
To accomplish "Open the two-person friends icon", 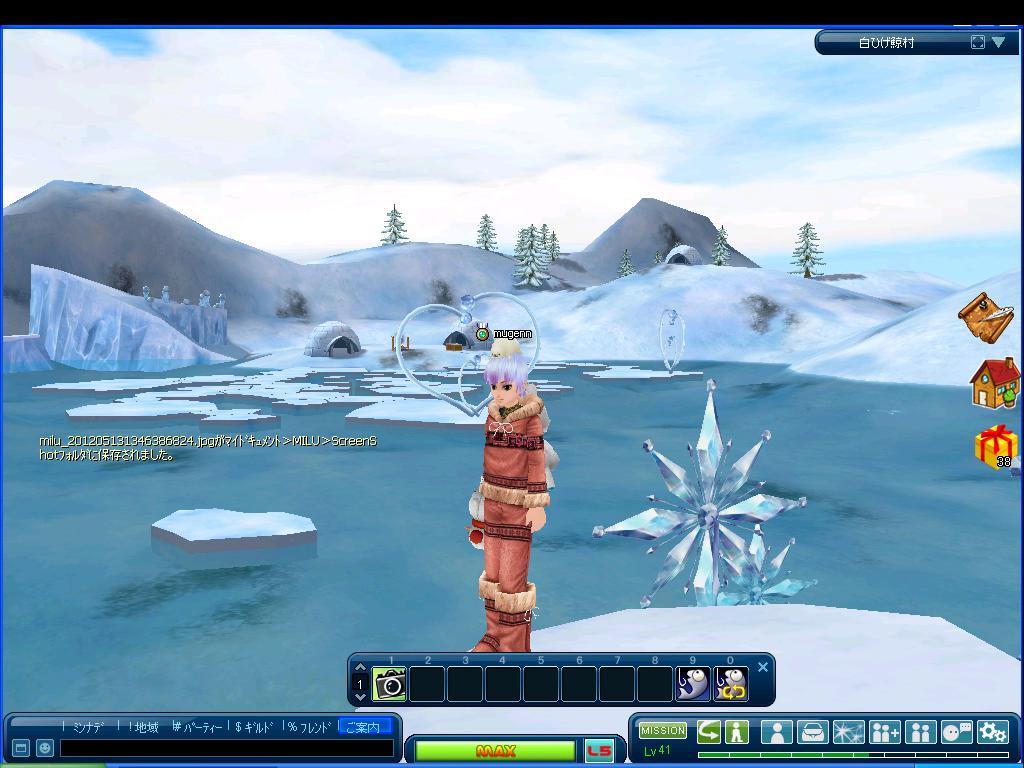I will click(x=920, y=732).
